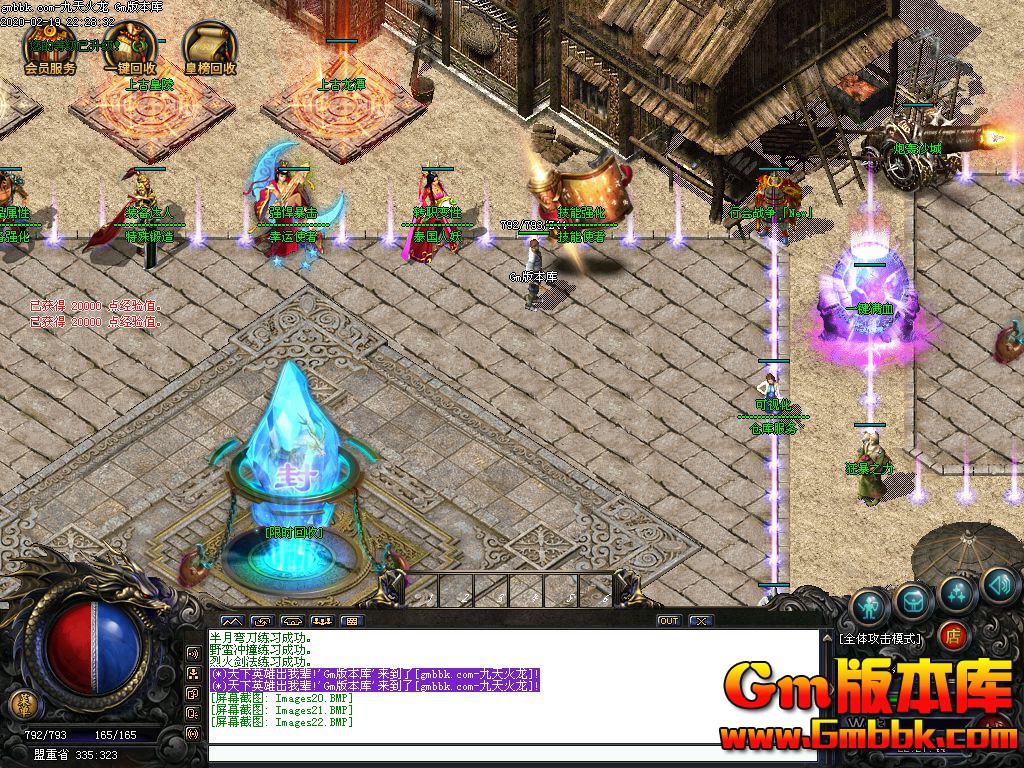Click the grid button above chat

coord(350,621)
